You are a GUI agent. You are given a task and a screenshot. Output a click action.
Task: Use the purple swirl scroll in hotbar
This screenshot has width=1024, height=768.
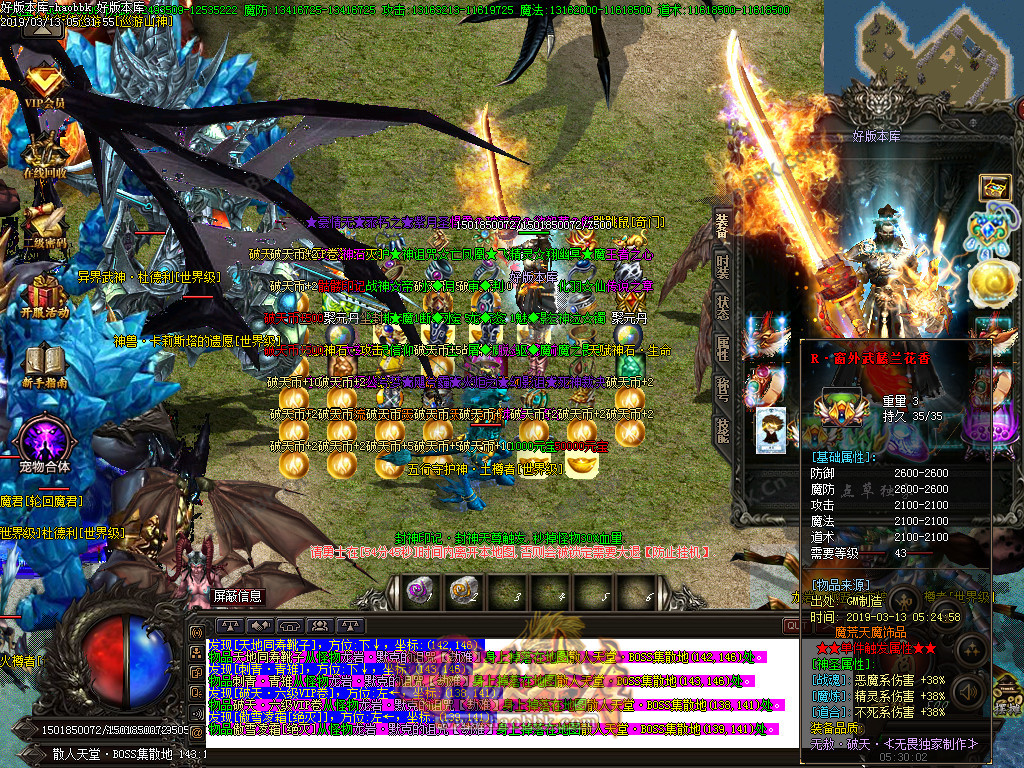point(418,591)
